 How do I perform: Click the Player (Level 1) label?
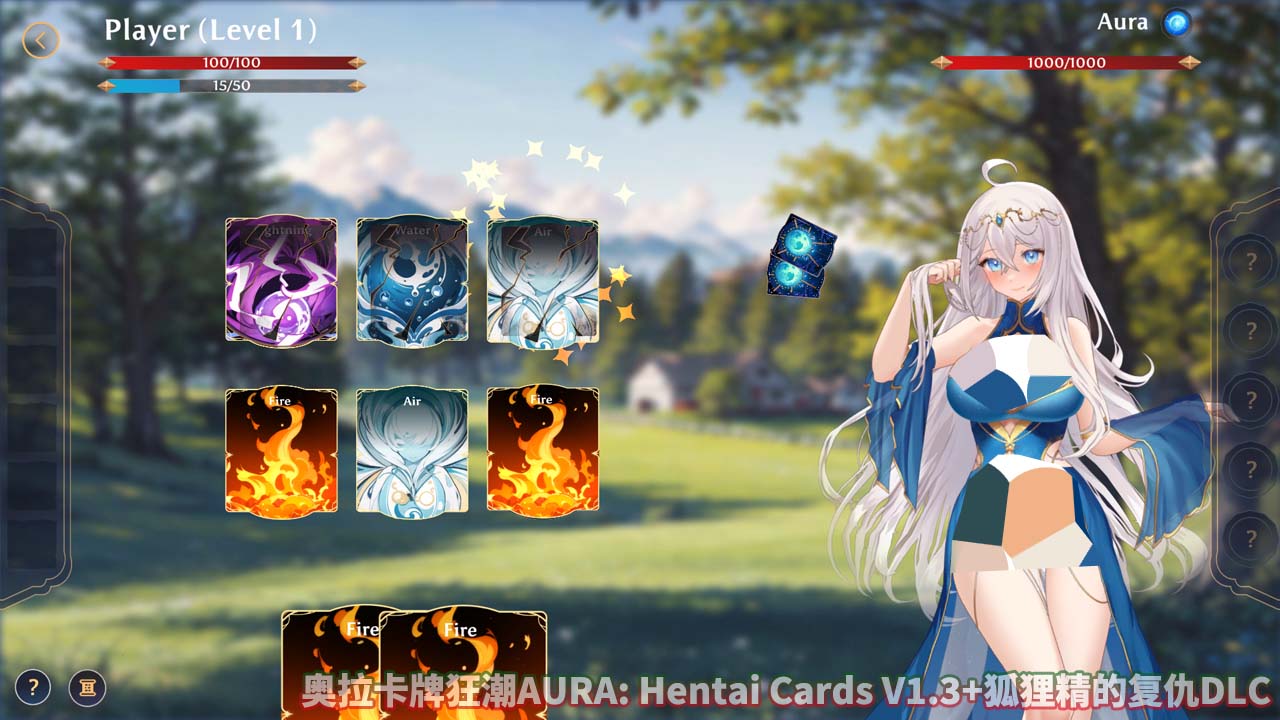pyautogui.click(x=210, y=30)
